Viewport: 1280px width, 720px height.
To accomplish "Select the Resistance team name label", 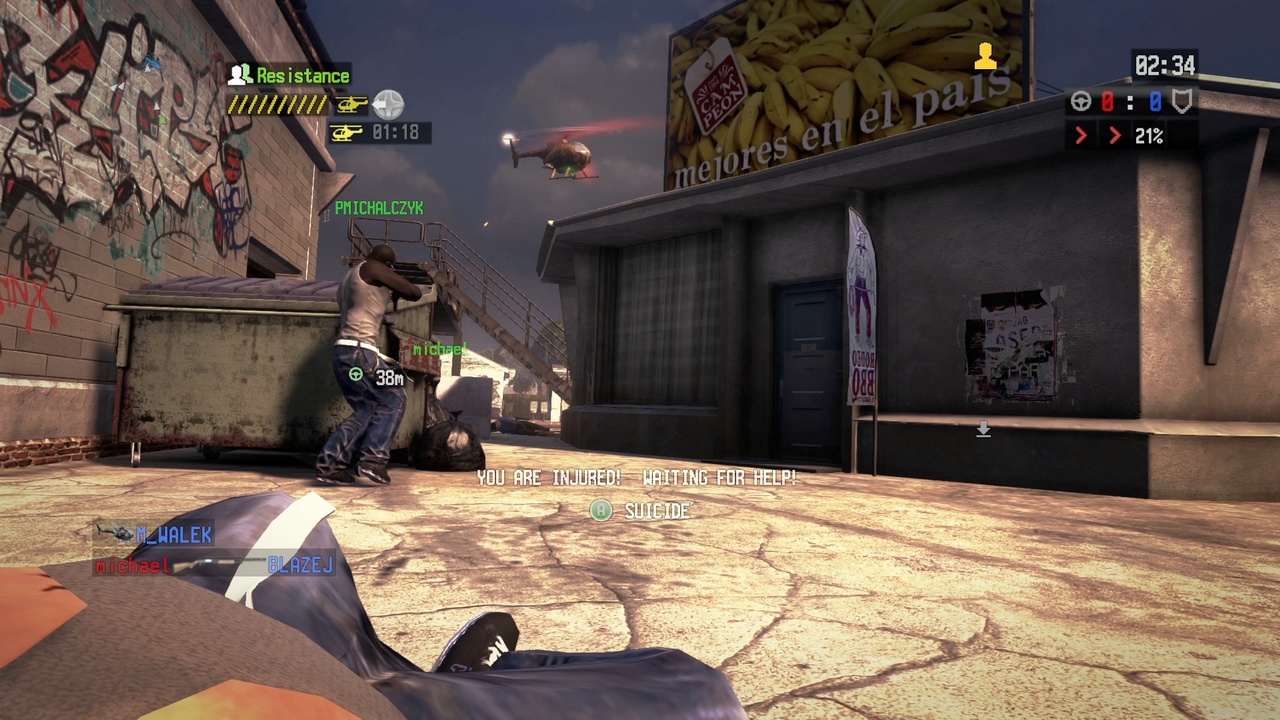I will (x=300, y=75).
